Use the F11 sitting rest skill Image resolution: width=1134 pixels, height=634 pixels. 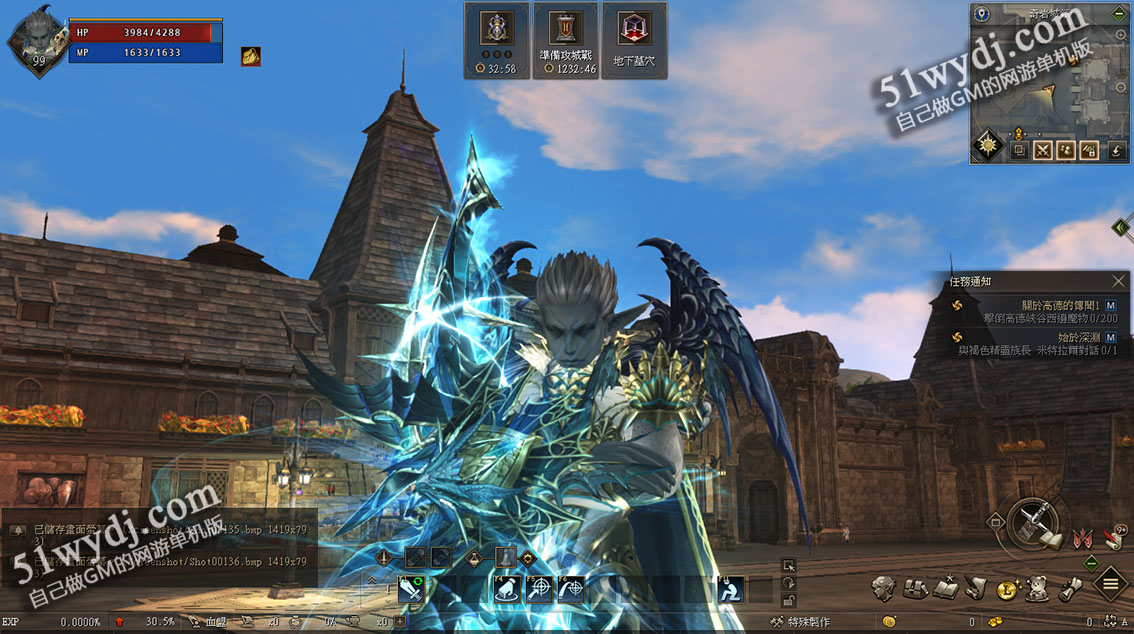tap(731, 590)
